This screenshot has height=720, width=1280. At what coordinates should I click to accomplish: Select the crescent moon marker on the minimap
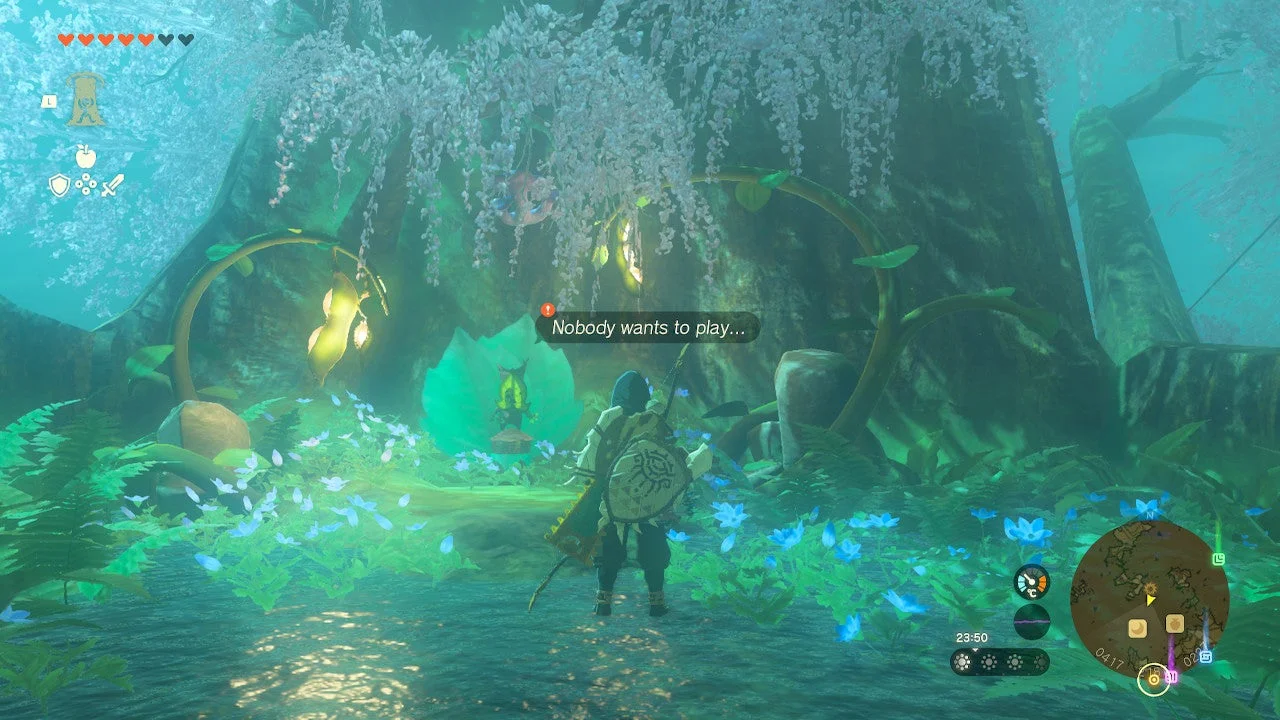pyautogui.click(x=1137, y=628)
